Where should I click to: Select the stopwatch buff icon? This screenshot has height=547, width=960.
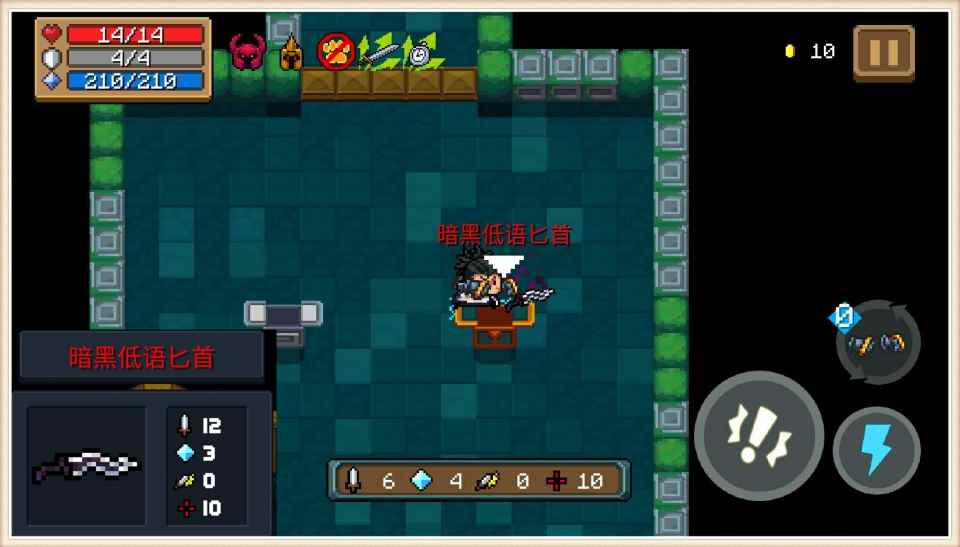423,52
